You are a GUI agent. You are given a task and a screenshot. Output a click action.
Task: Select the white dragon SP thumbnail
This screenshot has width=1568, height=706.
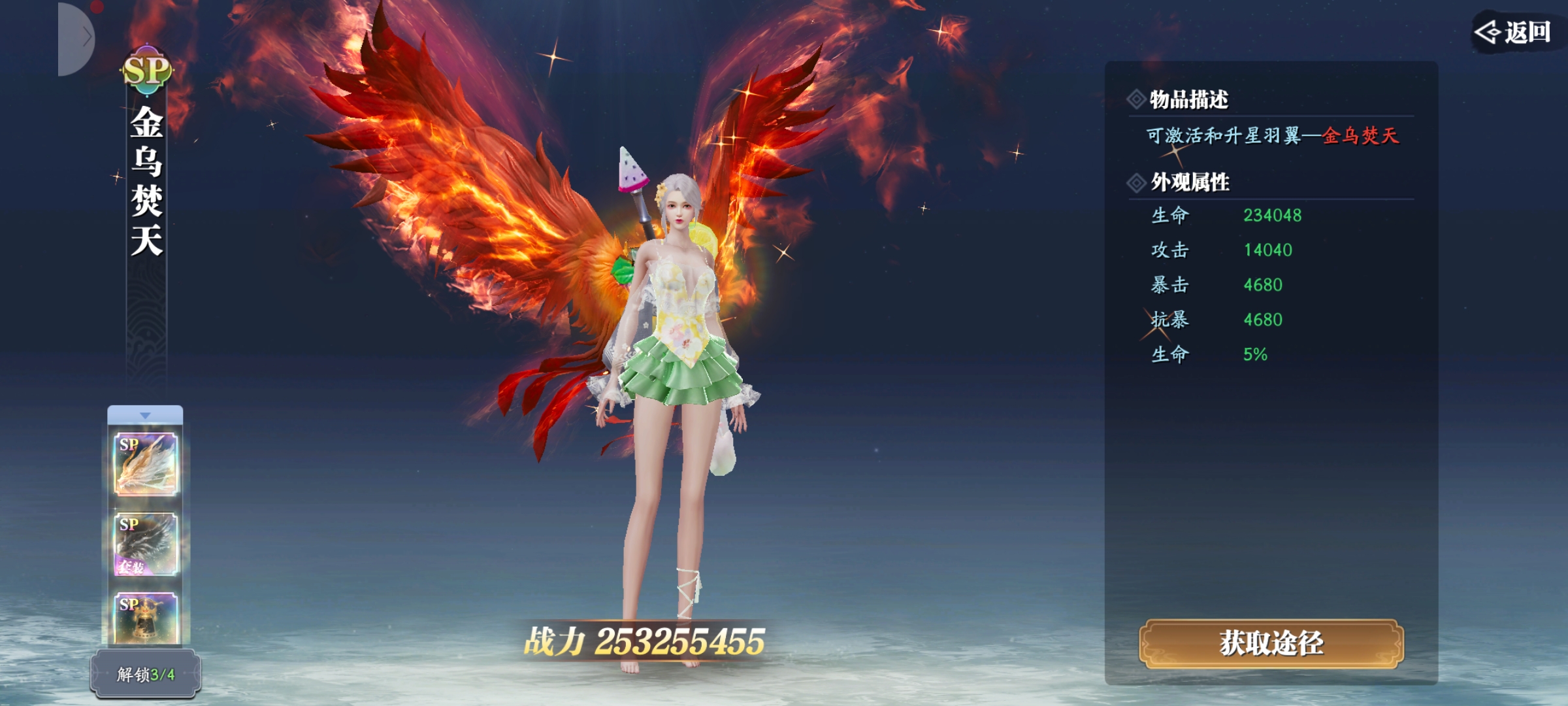click(146, 463)
